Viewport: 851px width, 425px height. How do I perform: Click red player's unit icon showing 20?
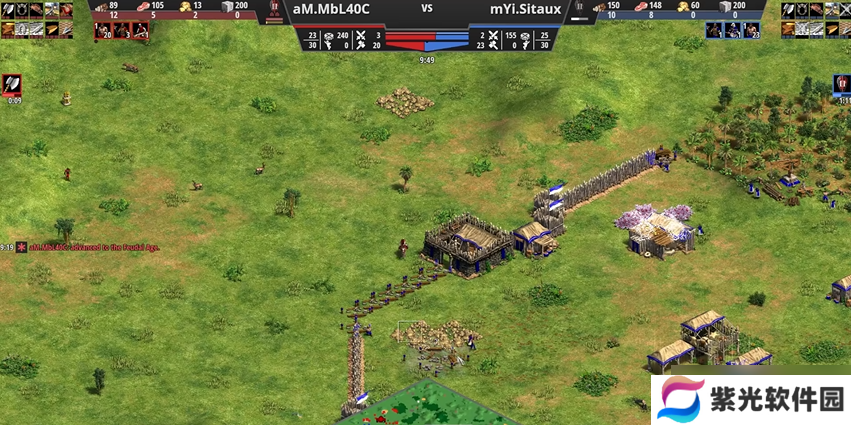[102, 30]
